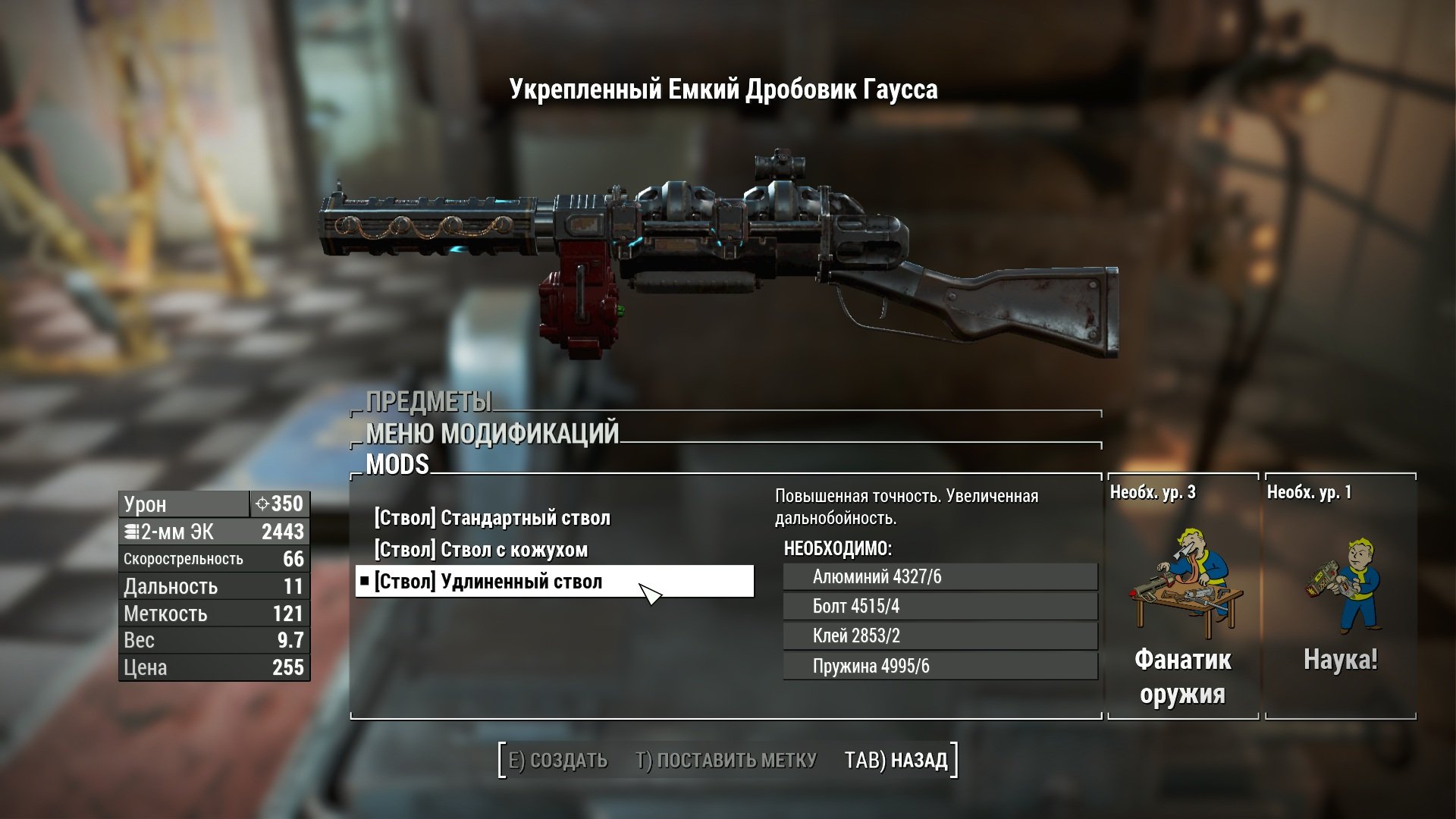Screen dimensions: 1456x819
Task: Open the ПРЕДМЕТЫ section header
Action: pyautogui.click(x=428, y=401)
